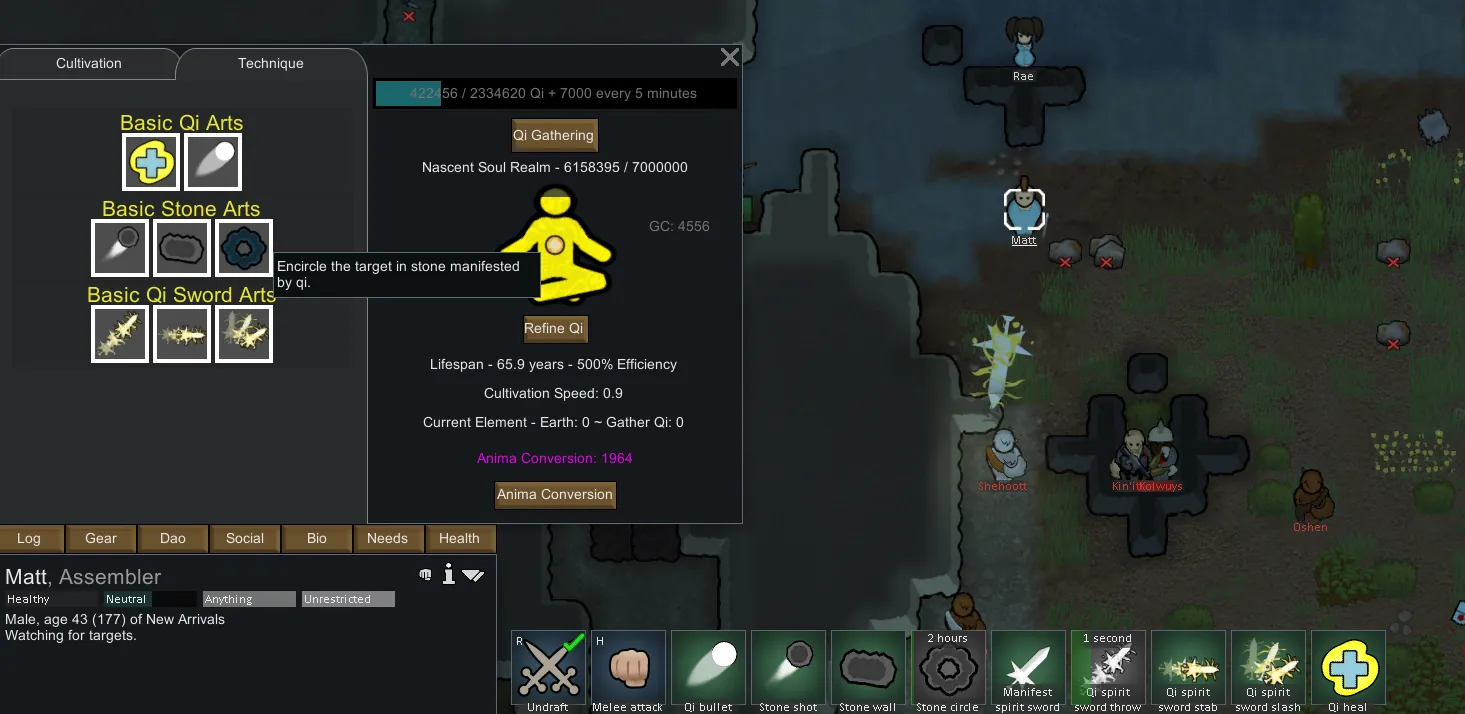This screenshot has height=714, width=1465.
Task: Show the Dao tab
Action: click(173, 538)
